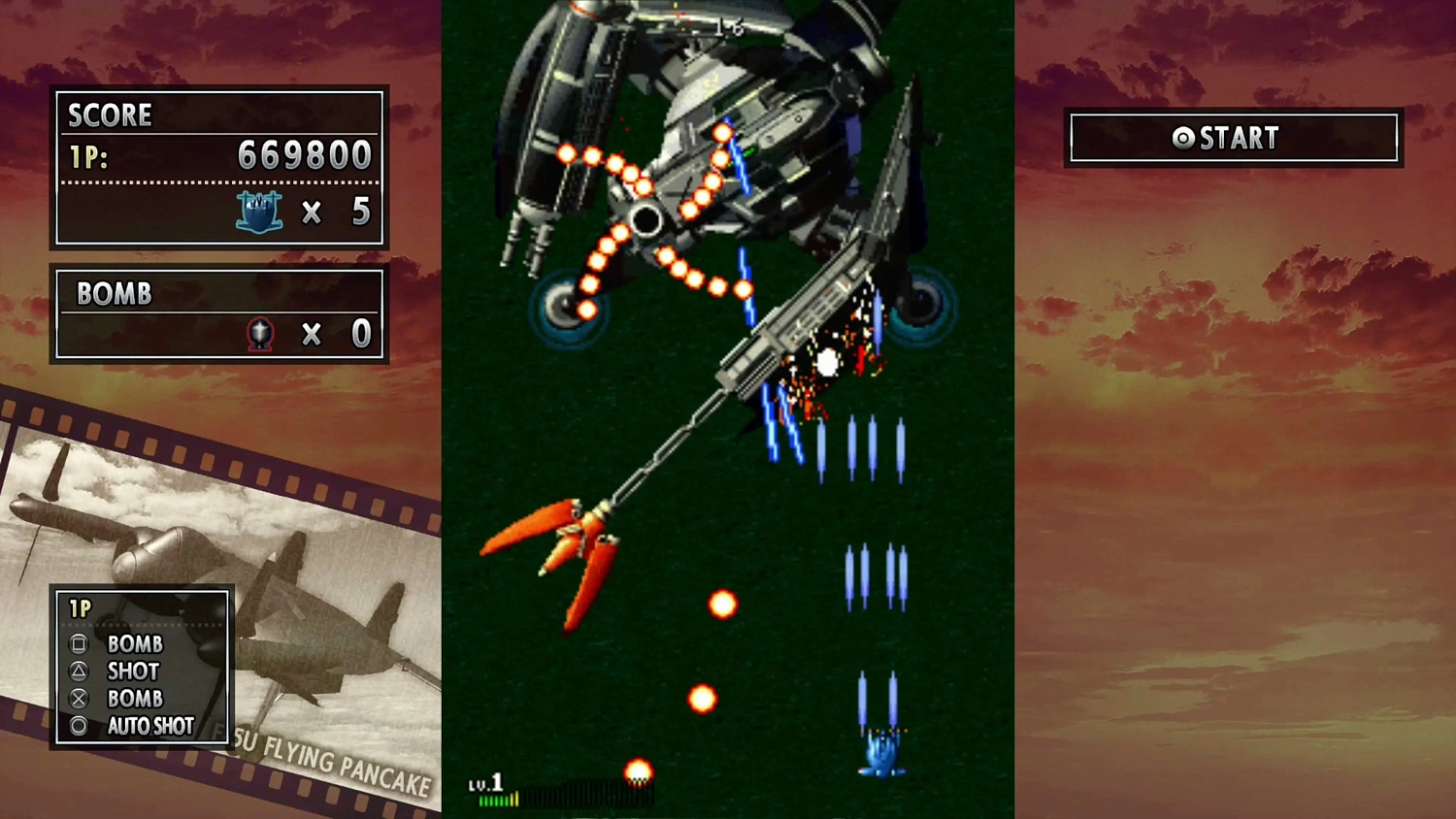The width and height of the screenshot is (1456, 819).
Task: Toggle SHOT firing mode
Action: click(x=133, y=671)
